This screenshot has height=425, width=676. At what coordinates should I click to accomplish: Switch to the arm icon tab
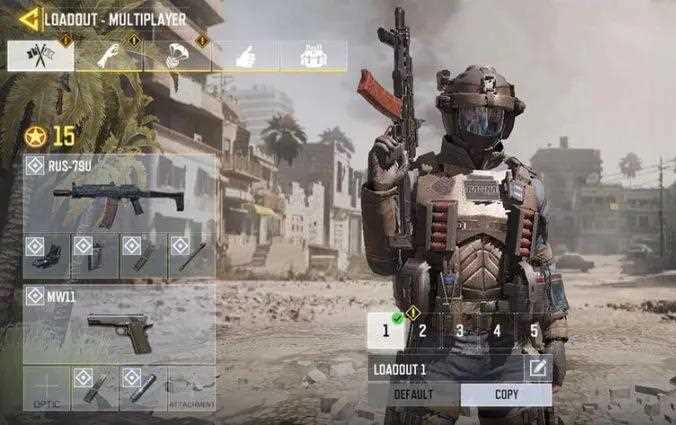(108, 56)
